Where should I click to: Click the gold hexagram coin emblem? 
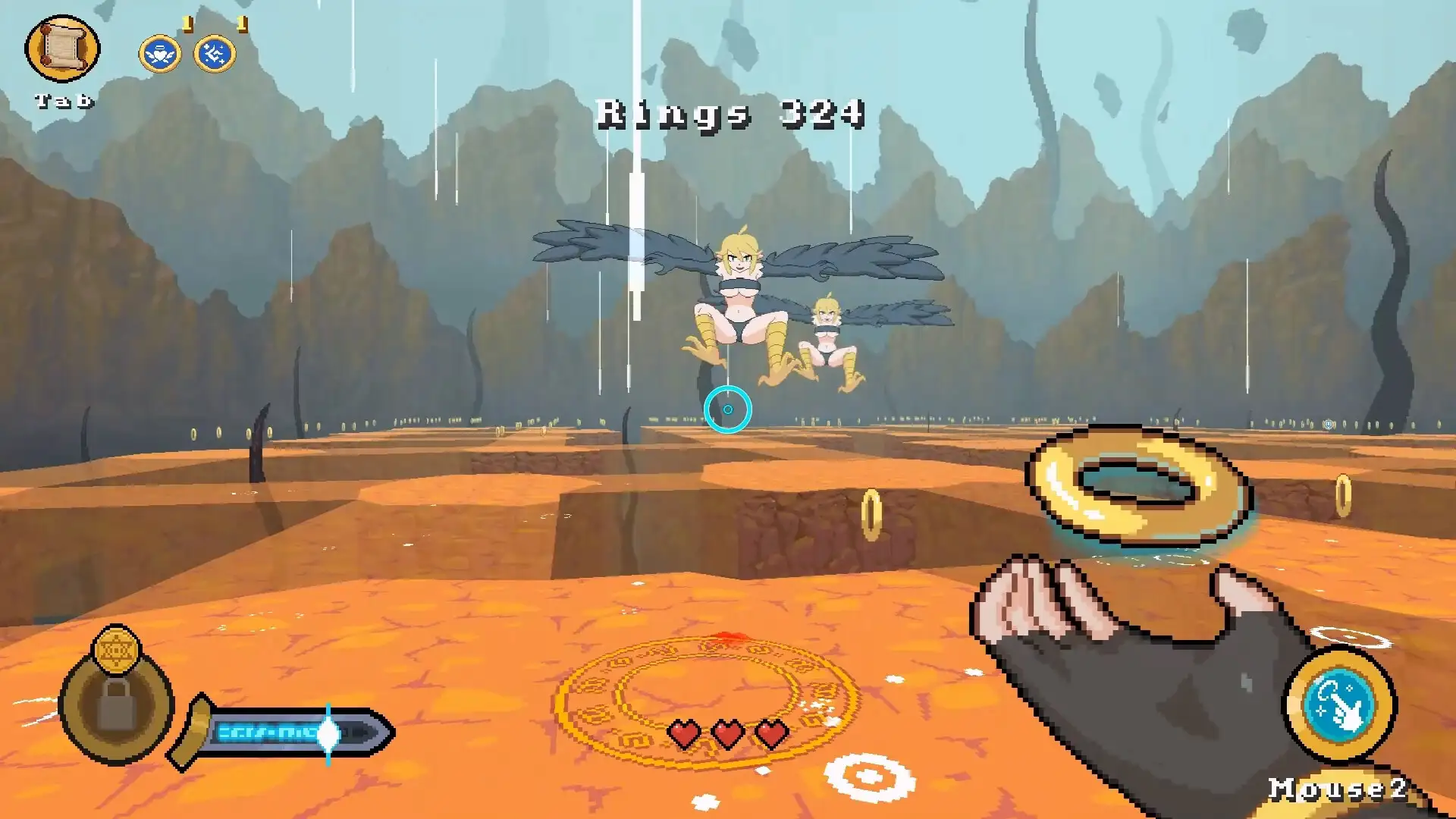pos(116,649)
